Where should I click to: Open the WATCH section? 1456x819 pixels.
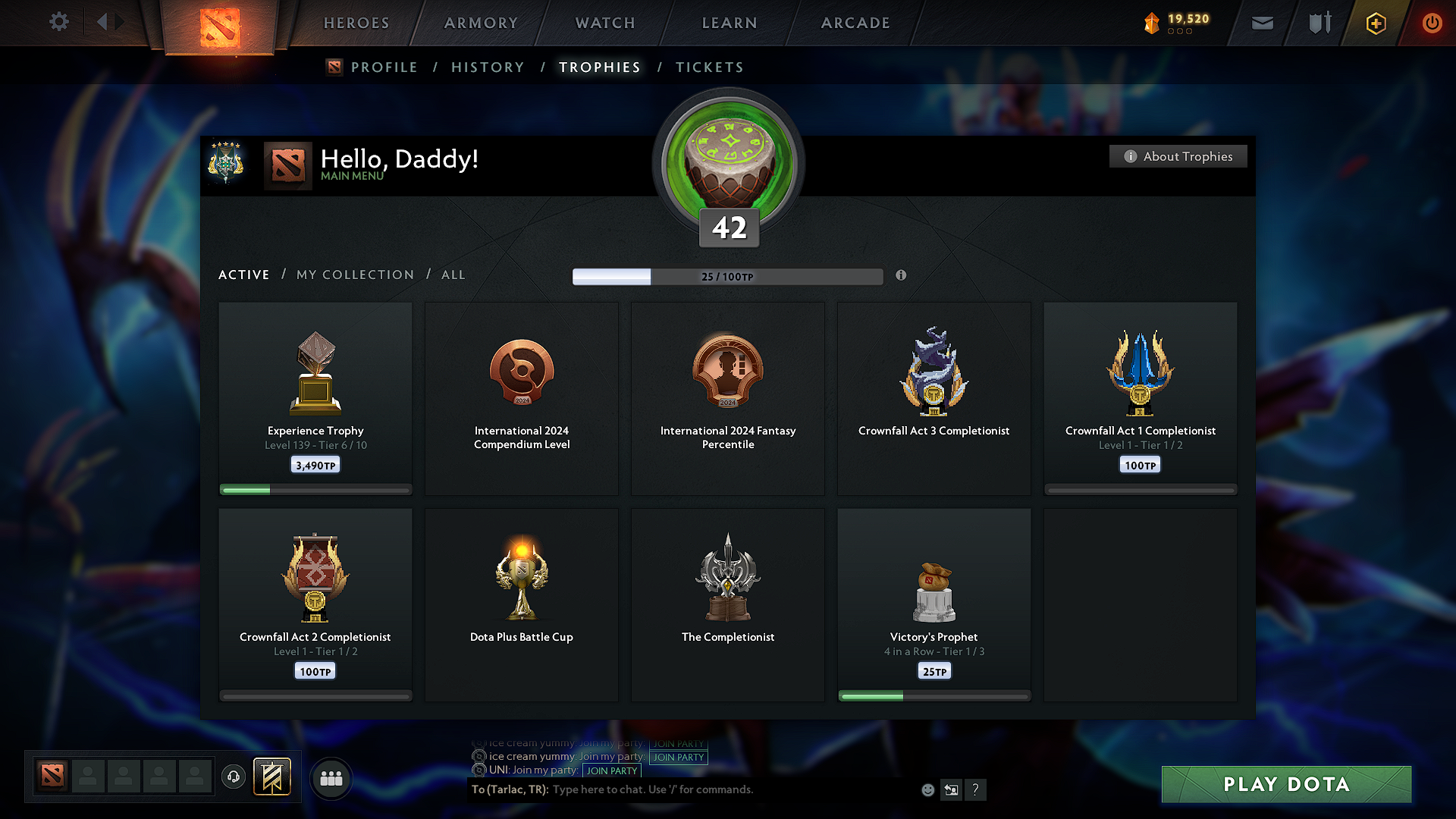604,23
